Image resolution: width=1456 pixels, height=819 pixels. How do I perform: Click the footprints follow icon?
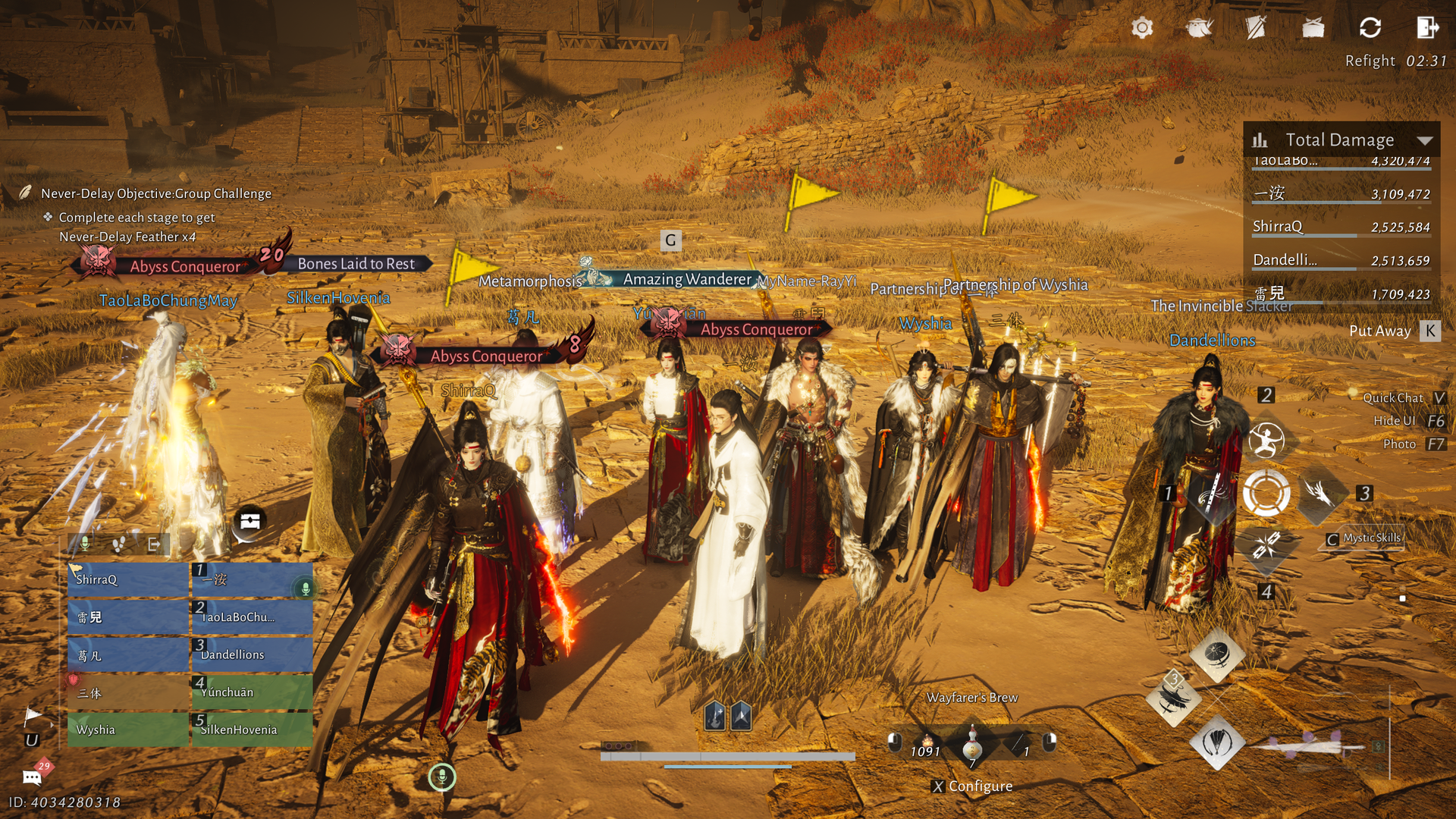coord(119,543)
